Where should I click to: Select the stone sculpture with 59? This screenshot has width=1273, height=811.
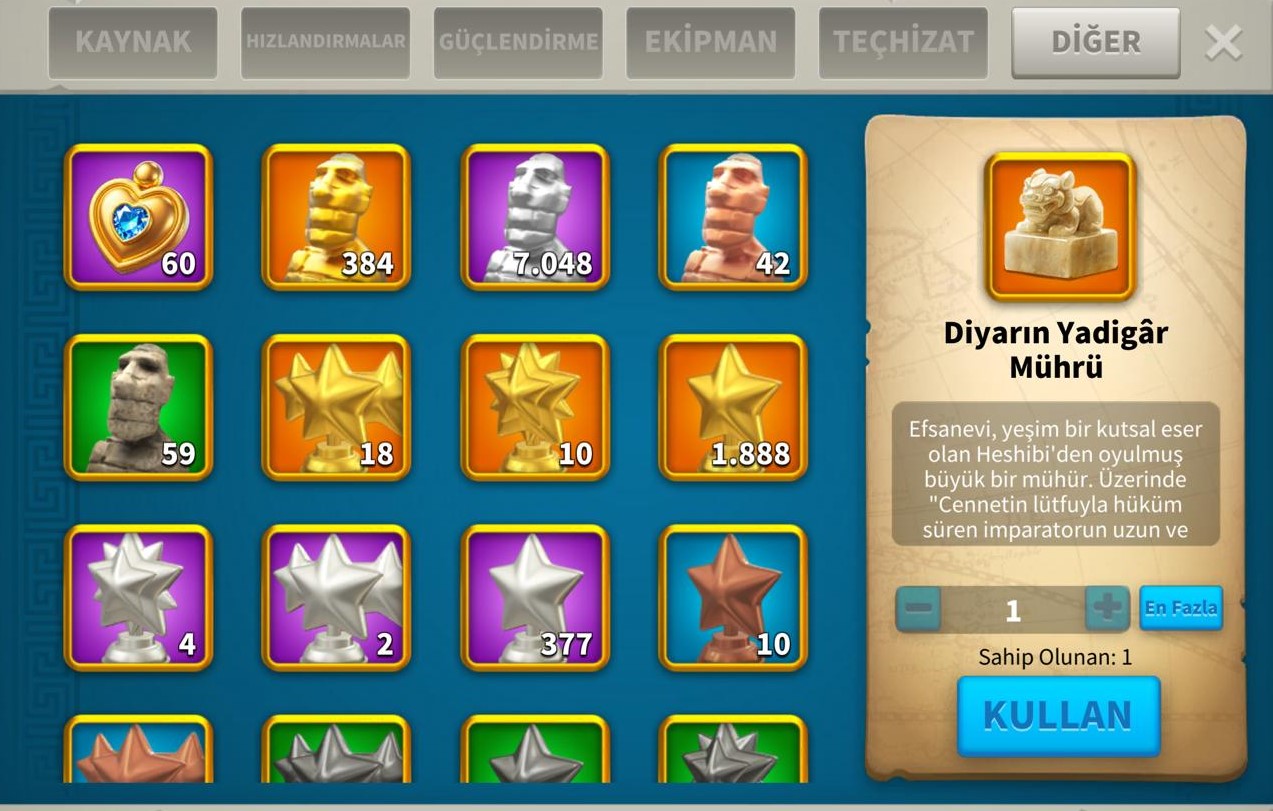pyautogui.click(x=139, y=407)
